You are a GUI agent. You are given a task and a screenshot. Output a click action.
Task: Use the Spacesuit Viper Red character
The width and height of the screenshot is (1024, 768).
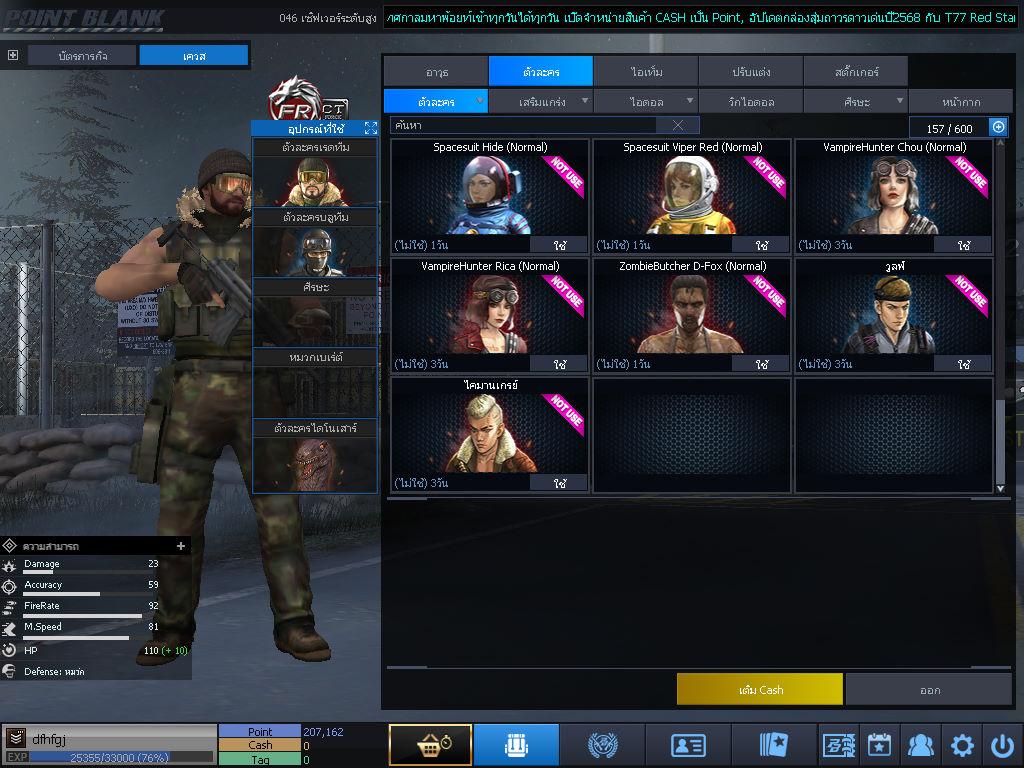pos(761,245)
